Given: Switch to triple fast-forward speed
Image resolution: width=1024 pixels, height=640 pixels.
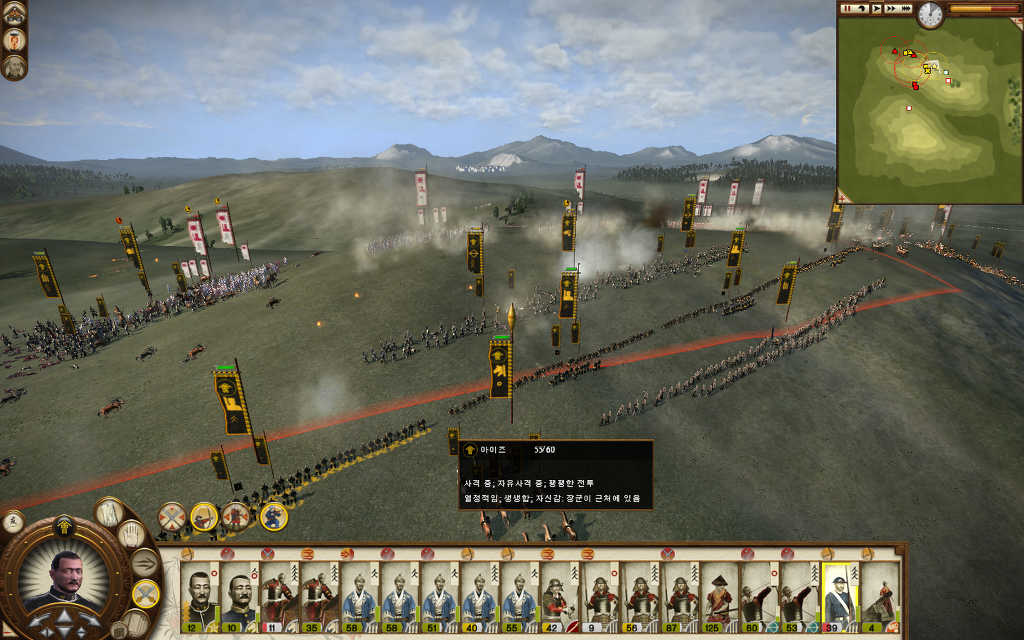Looking at the screenshot, I should (905, 8).
